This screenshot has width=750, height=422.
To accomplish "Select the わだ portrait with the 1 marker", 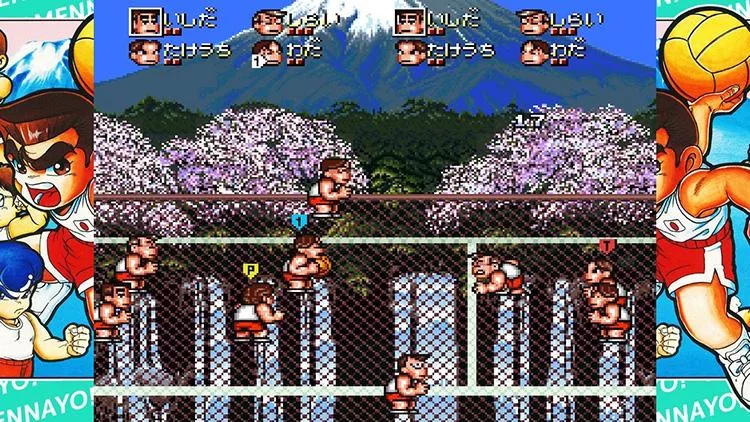I will click(x=267, y=52).
